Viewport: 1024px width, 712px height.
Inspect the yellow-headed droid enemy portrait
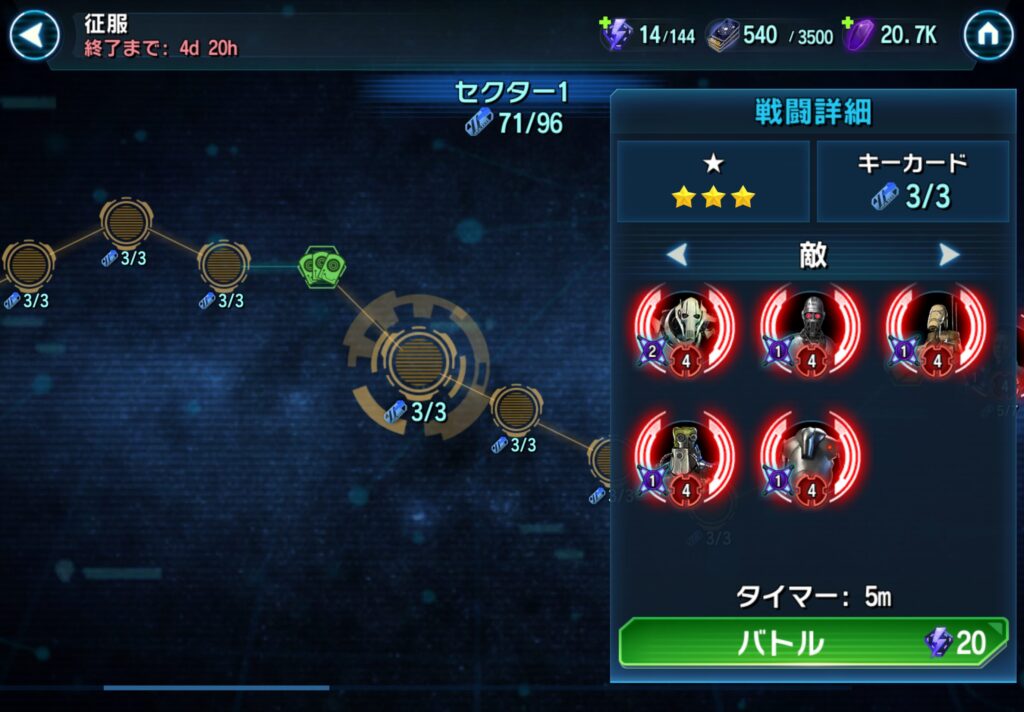[x=686, y=455]
